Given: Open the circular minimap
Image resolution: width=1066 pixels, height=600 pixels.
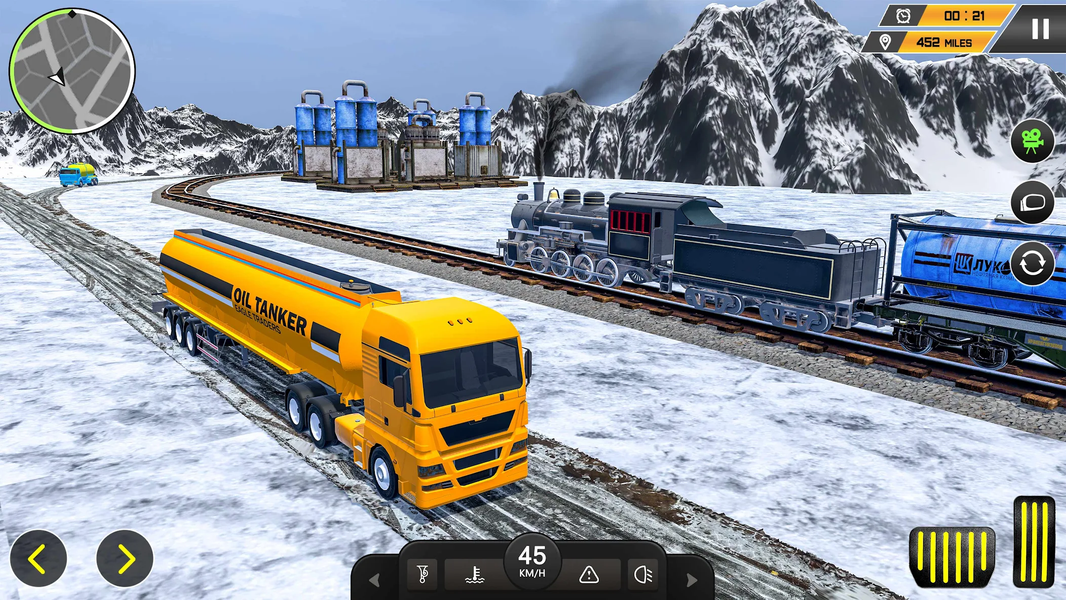Looking at the screenshot, I should click(71, 71).
